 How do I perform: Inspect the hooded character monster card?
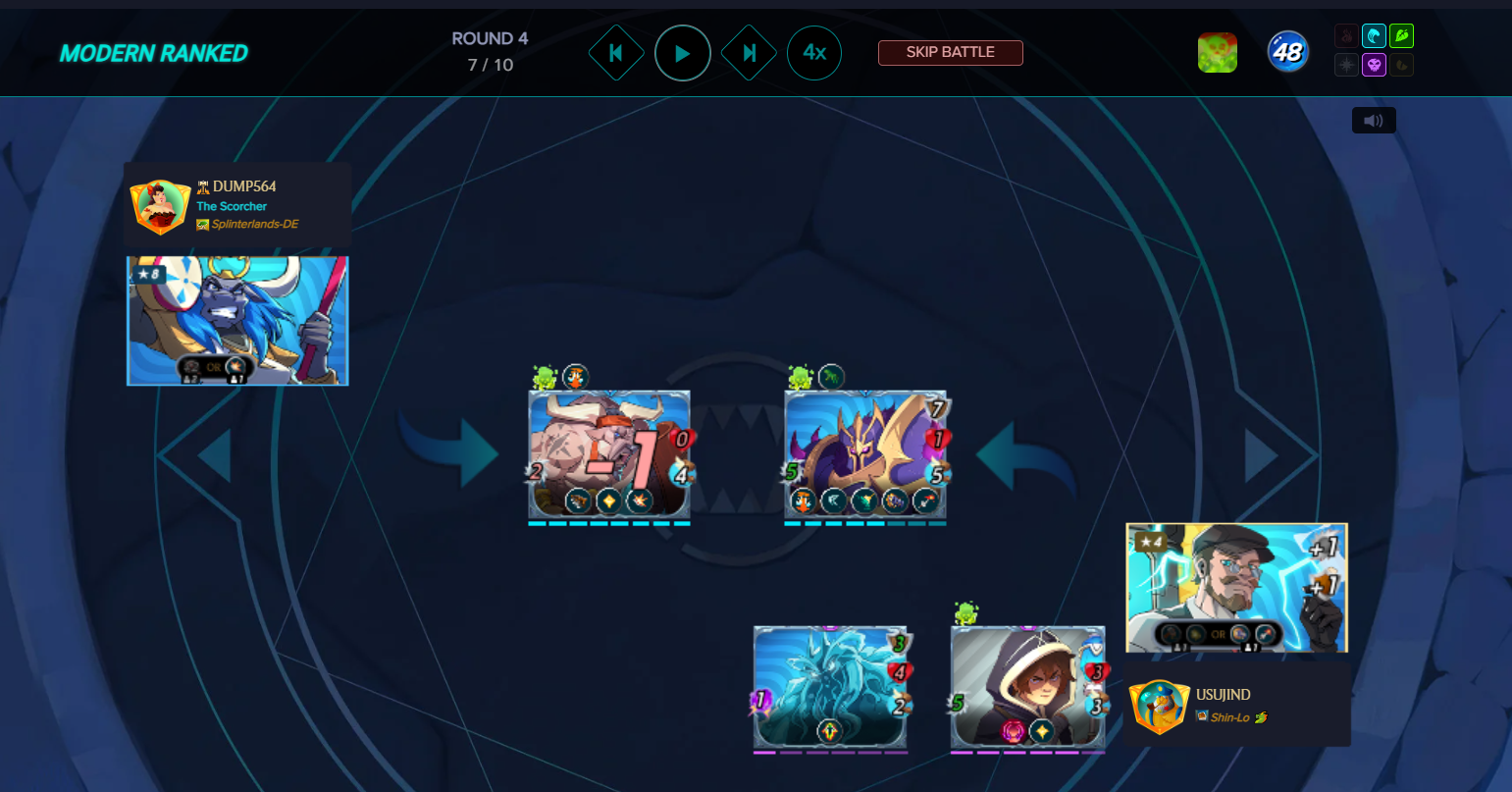click(x=1027, y=687)
